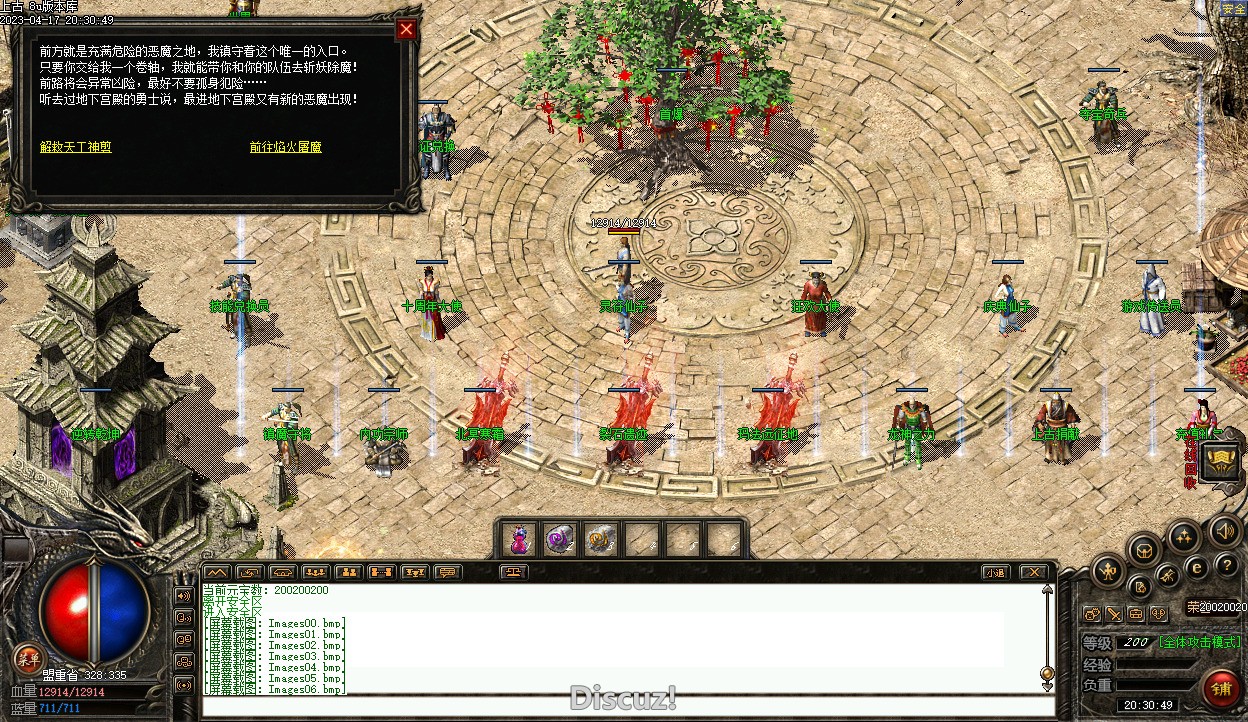Choose the 前往焰火屠魔 dialogue option
1248x722 pixels.
(286, 147)
